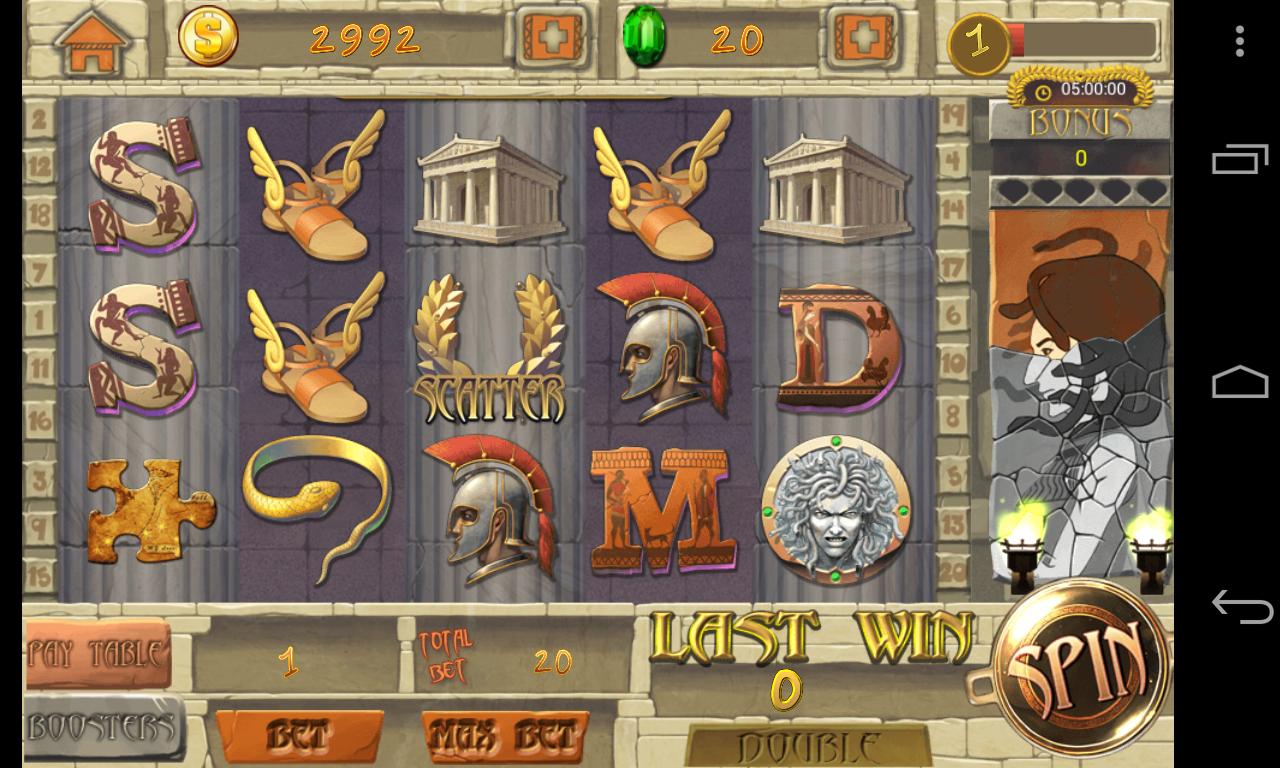Open the PAY TABLE panel
This screenshot has width=1280, height=768.
click(x=97, y=652)
